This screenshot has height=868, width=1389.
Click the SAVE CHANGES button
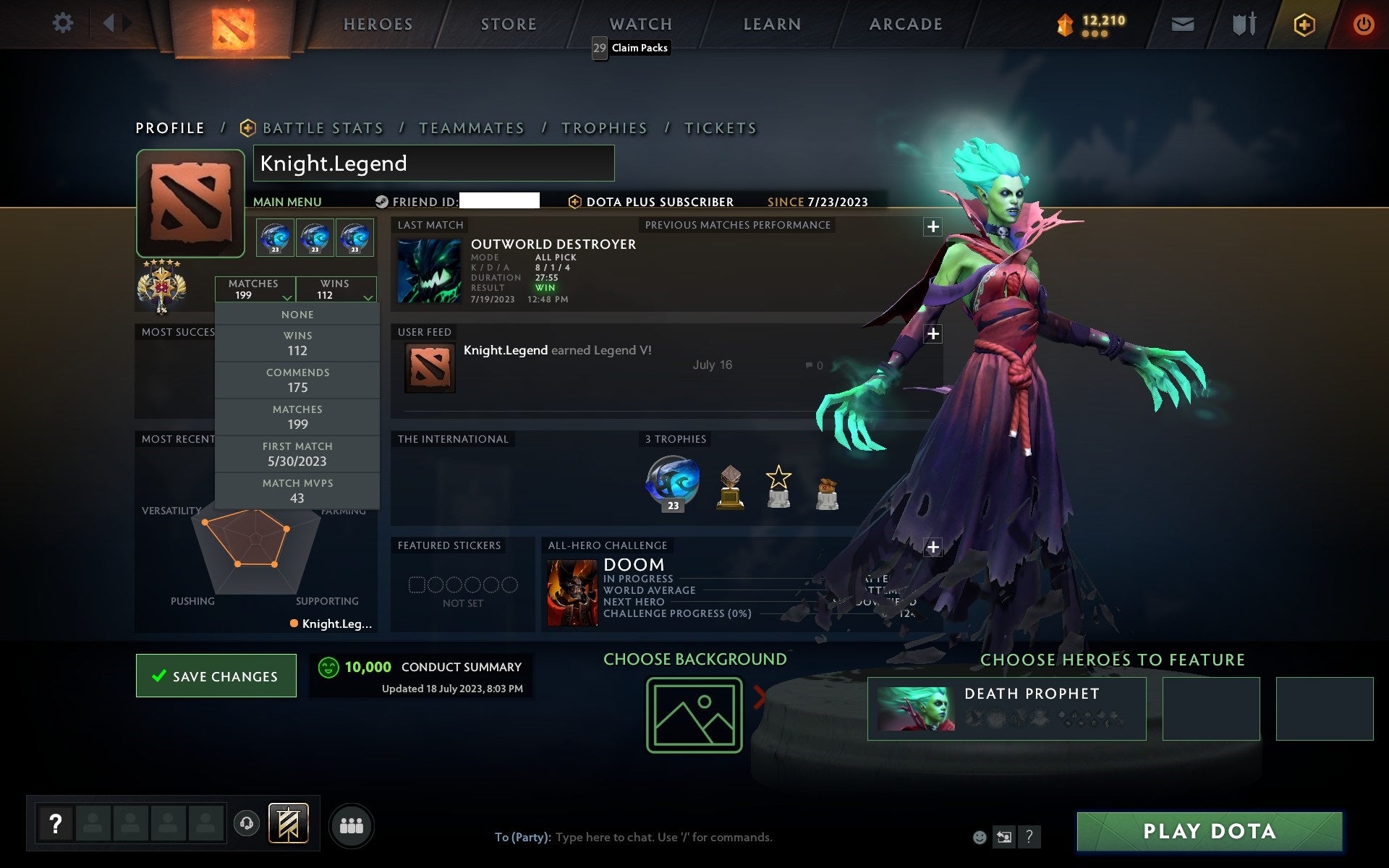(216, 675)
